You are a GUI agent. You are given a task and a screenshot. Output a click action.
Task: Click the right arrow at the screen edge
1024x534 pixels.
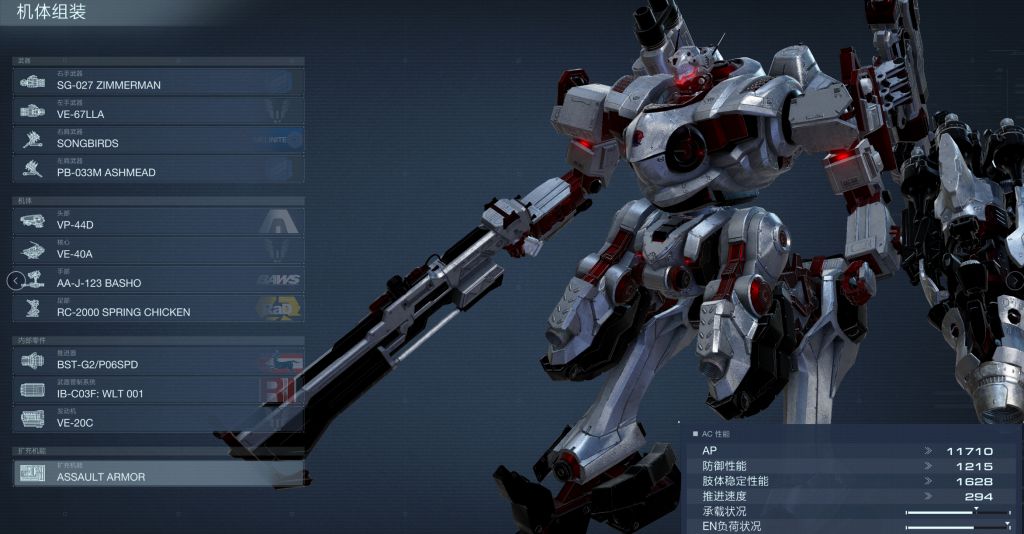[x=1014, y=281]
